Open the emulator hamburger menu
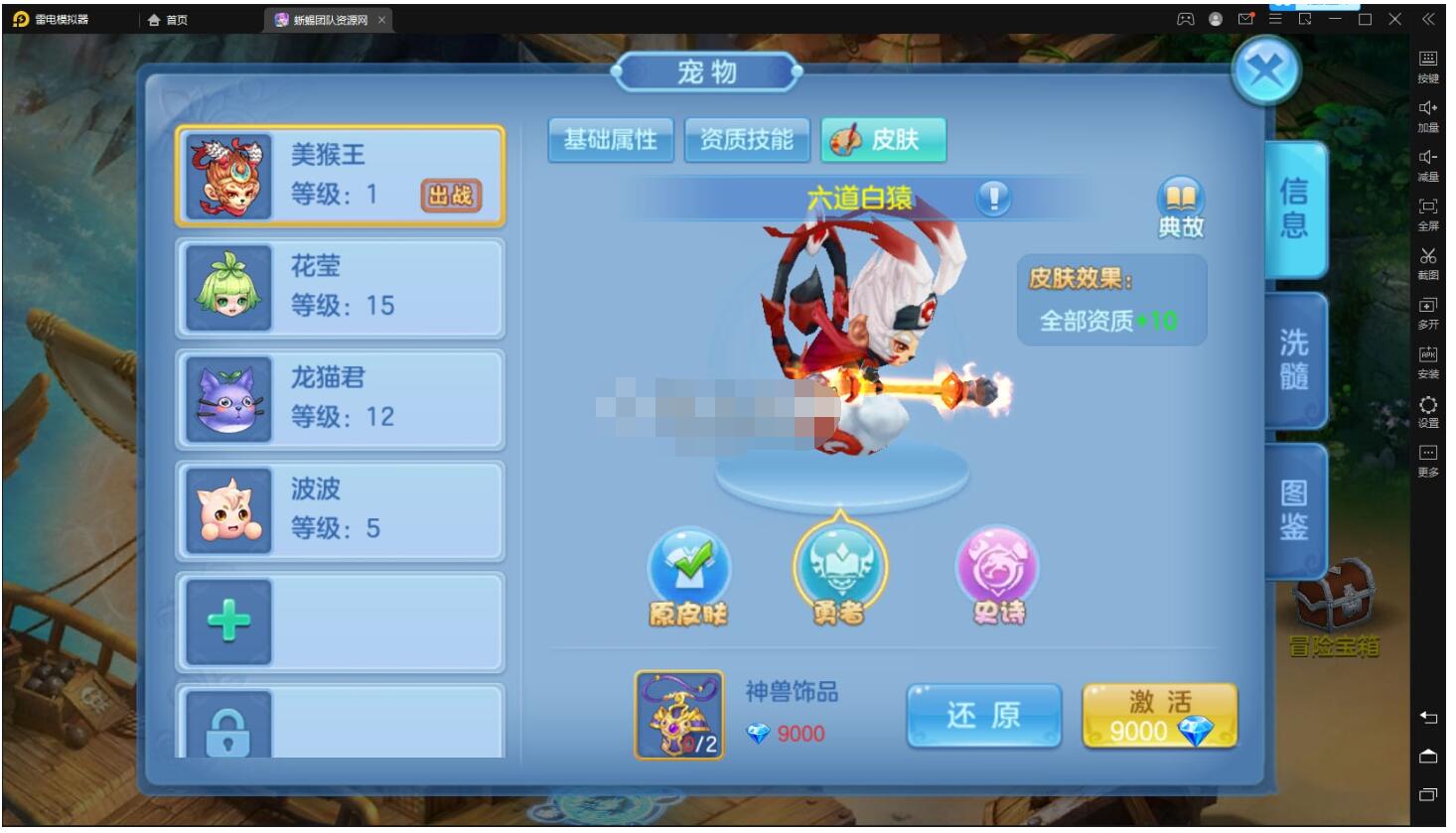1456x833 pixels. [x=1274, y=17]
